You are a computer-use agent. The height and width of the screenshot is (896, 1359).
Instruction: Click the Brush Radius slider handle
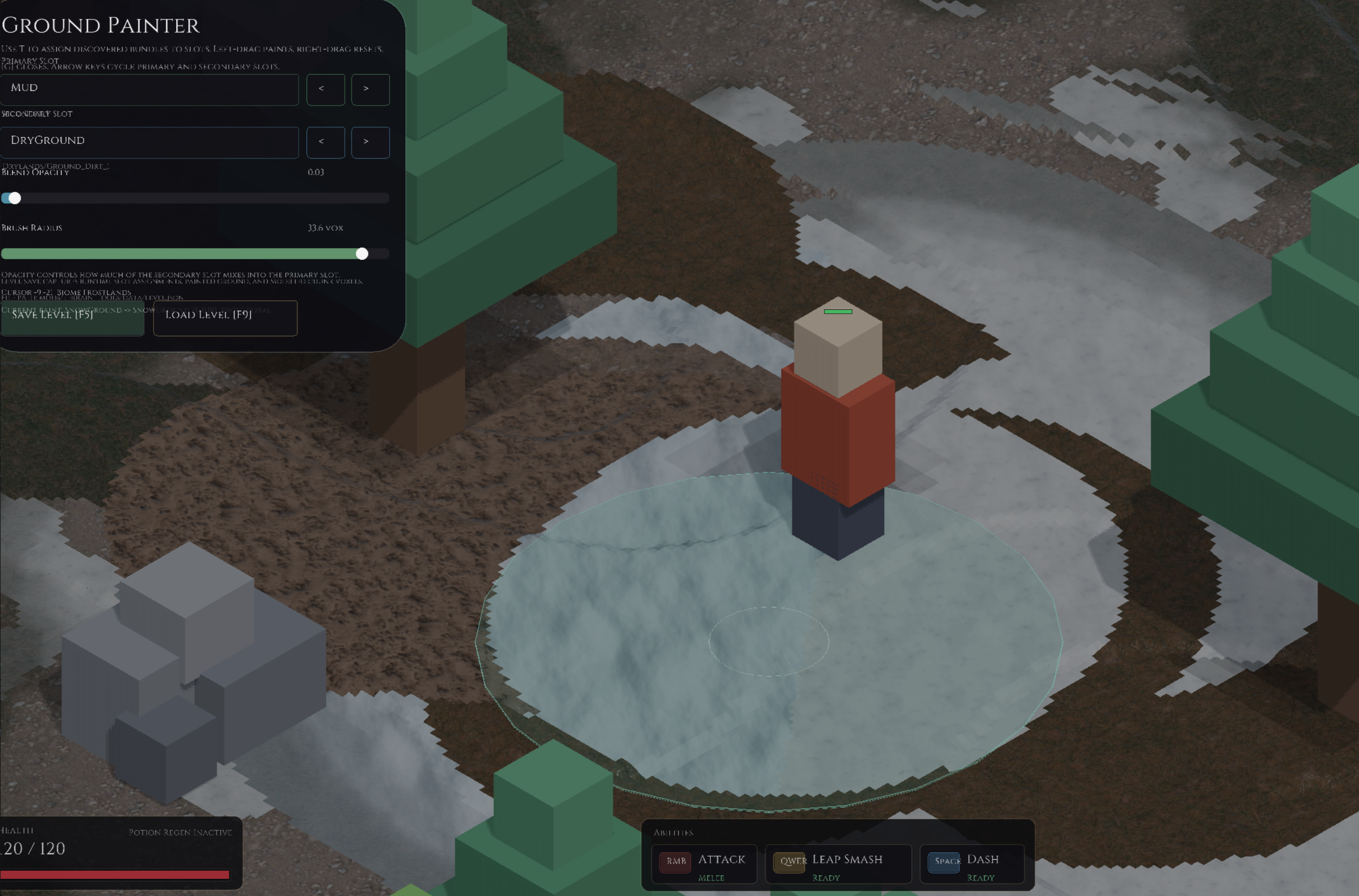click(363, 254)
